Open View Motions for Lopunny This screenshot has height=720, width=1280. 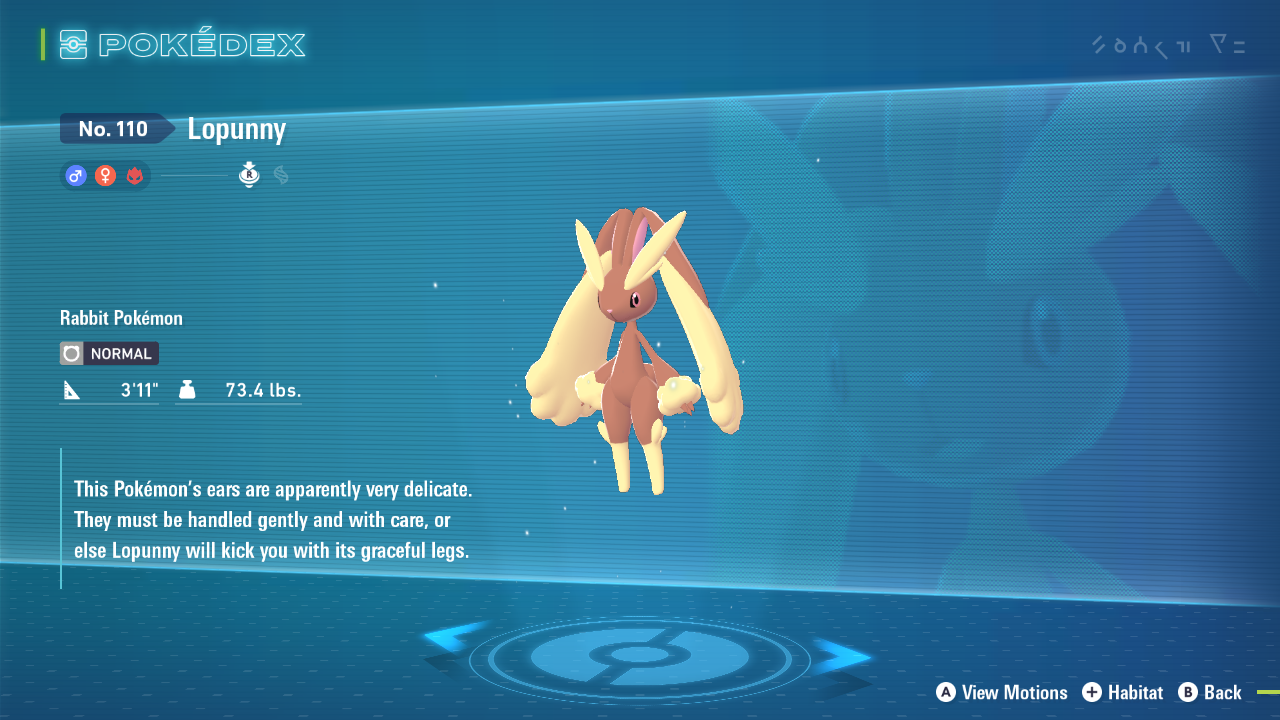(x=1000, y=692)
